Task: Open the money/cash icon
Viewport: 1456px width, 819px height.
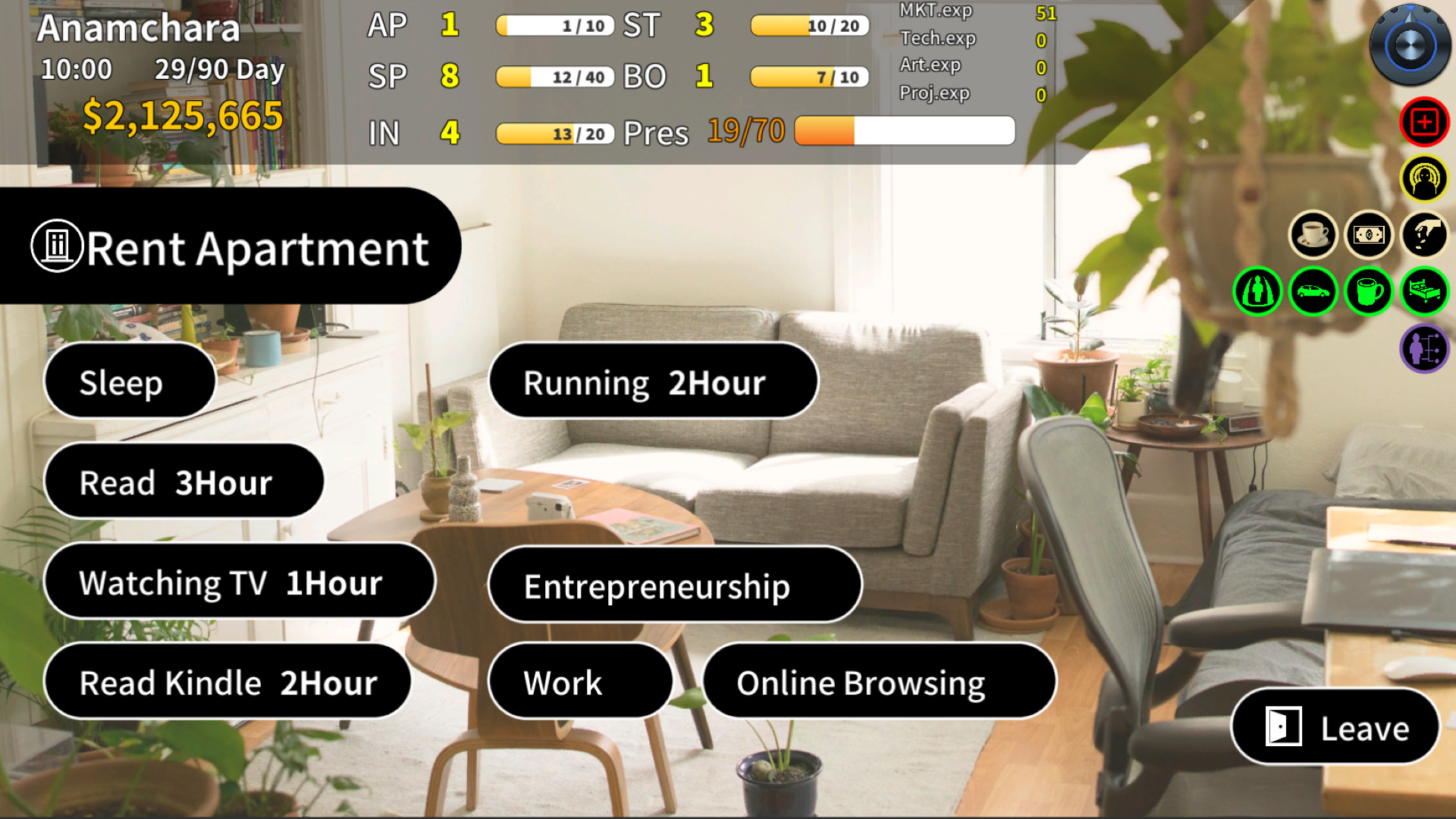Action: click(1369, 235)
